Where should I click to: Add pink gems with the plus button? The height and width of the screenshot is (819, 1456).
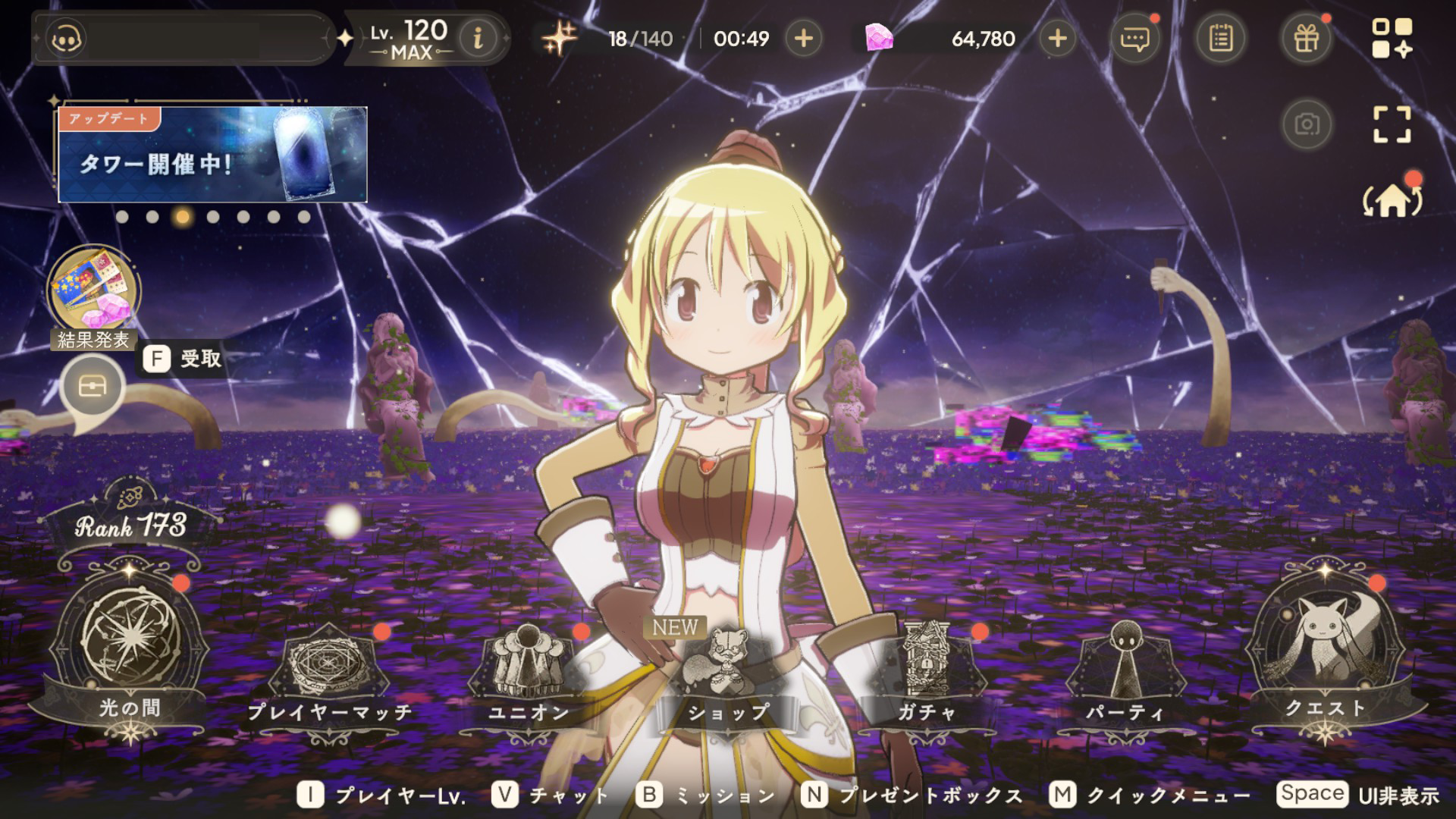(1057, 38)
